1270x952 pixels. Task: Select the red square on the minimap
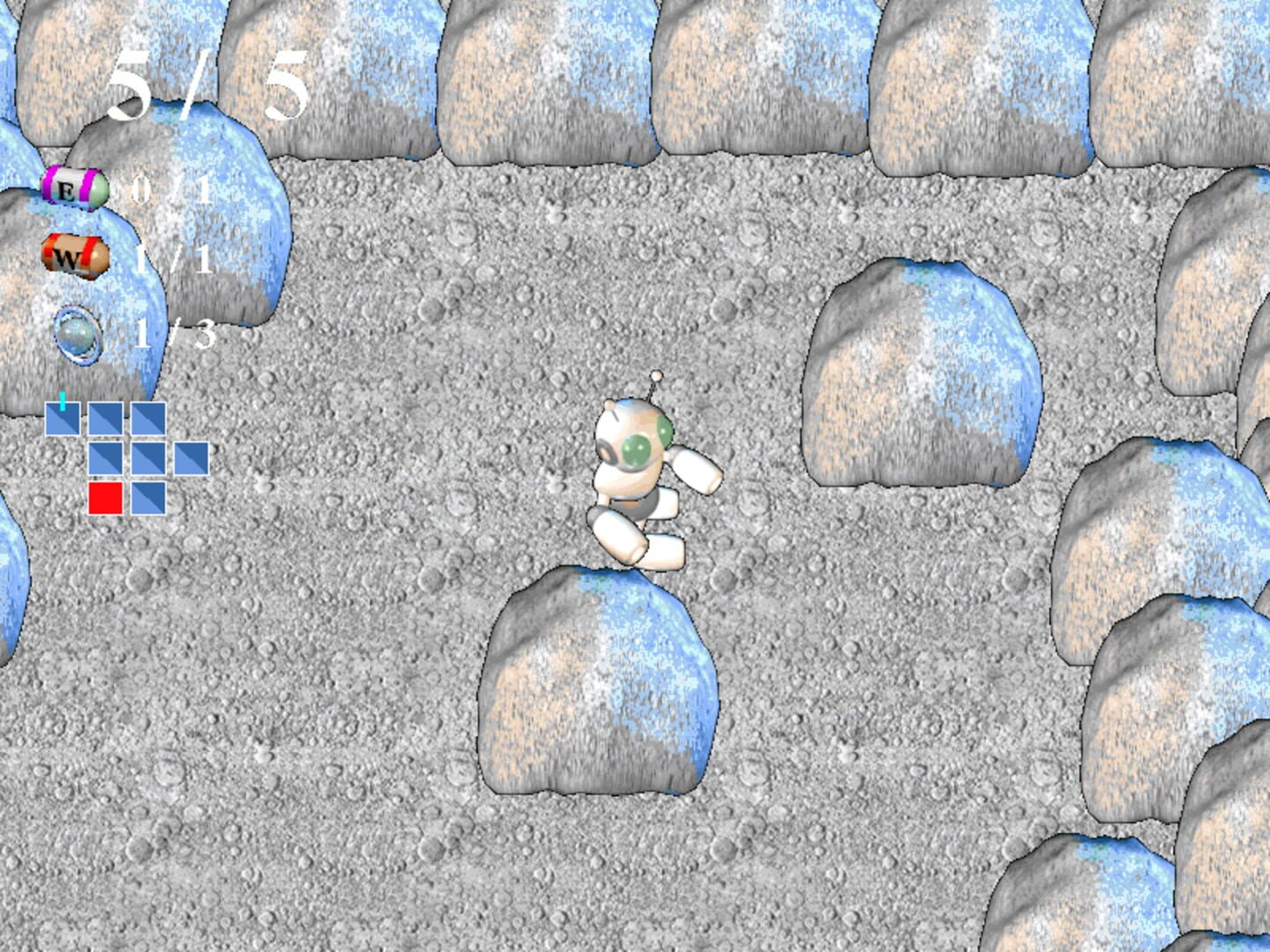click(x=105, y=499)
